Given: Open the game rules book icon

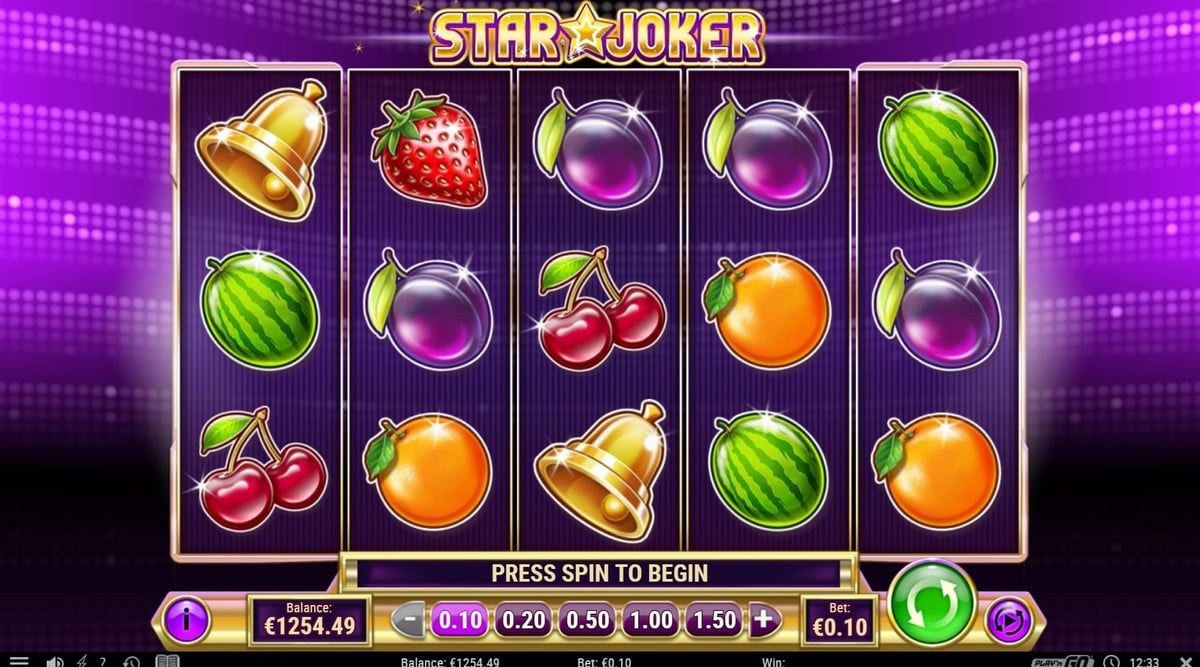Looking at the screenshot, I should coord(166,661).
